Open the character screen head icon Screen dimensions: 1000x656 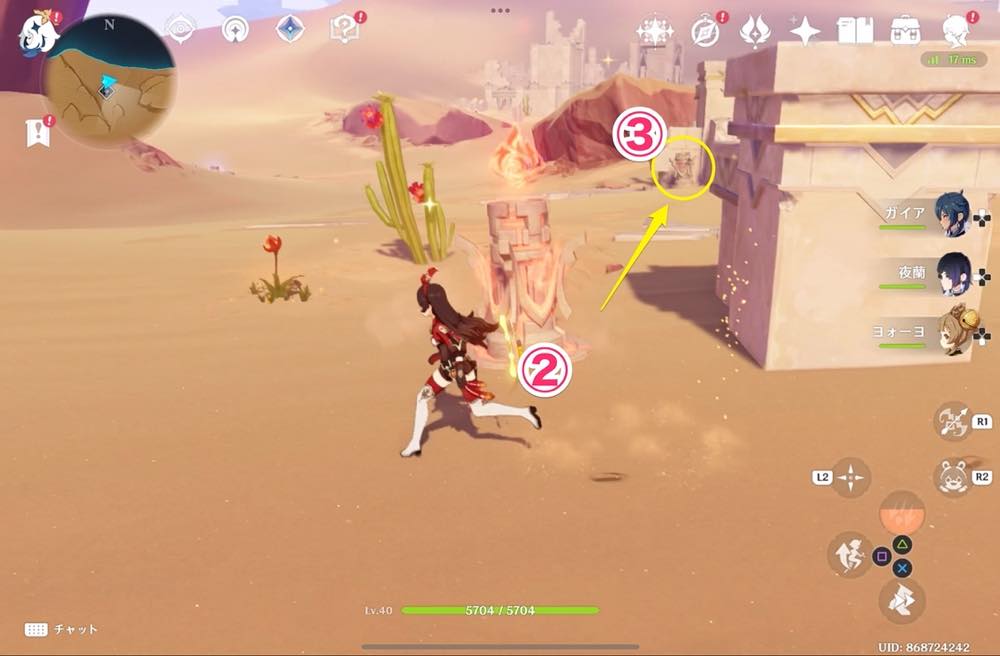point(956,31)
